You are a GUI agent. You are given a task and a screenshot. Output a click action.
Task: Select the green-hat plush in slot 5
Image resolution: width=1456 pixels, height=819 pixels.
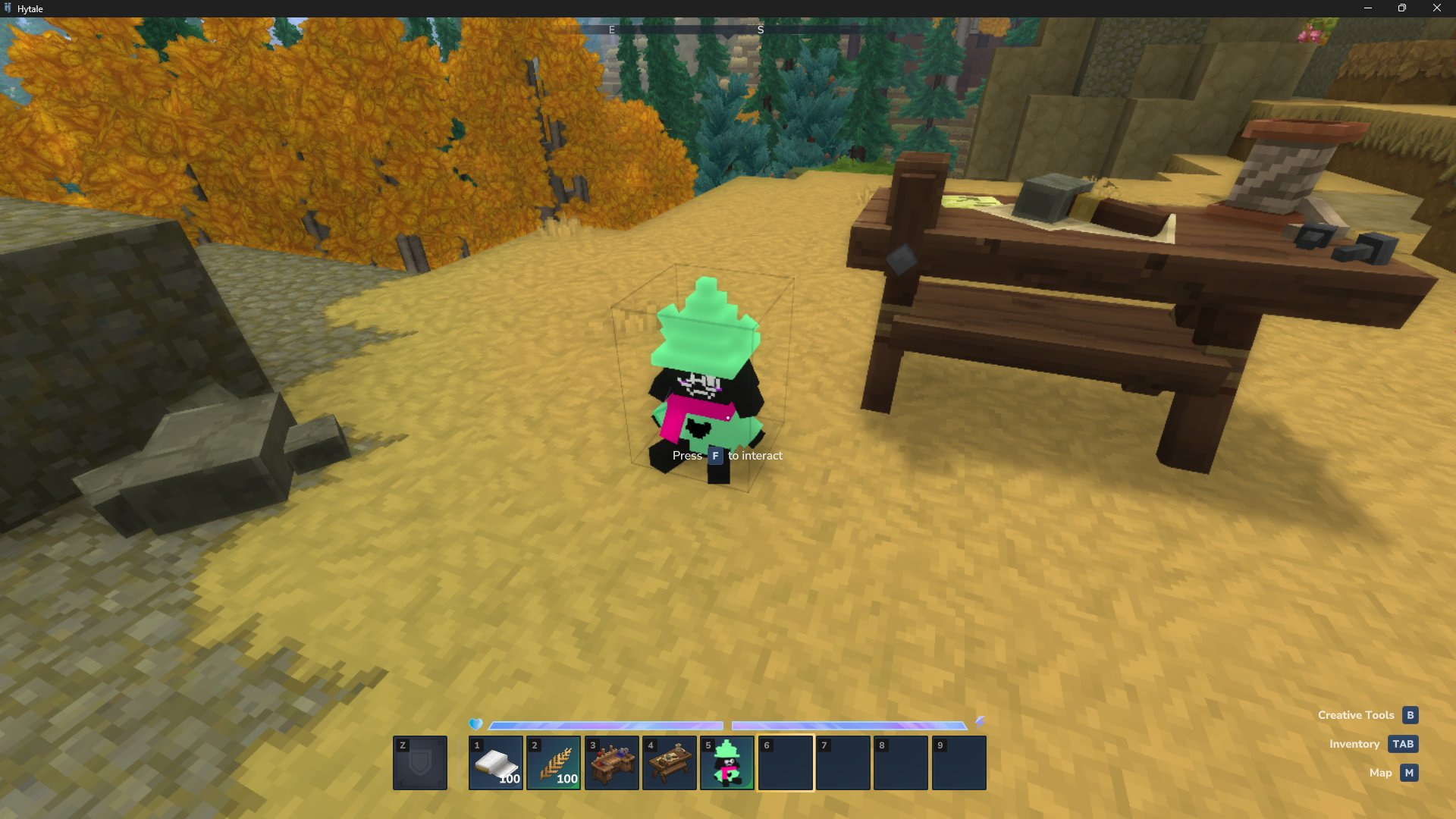(x=727, y=763)
